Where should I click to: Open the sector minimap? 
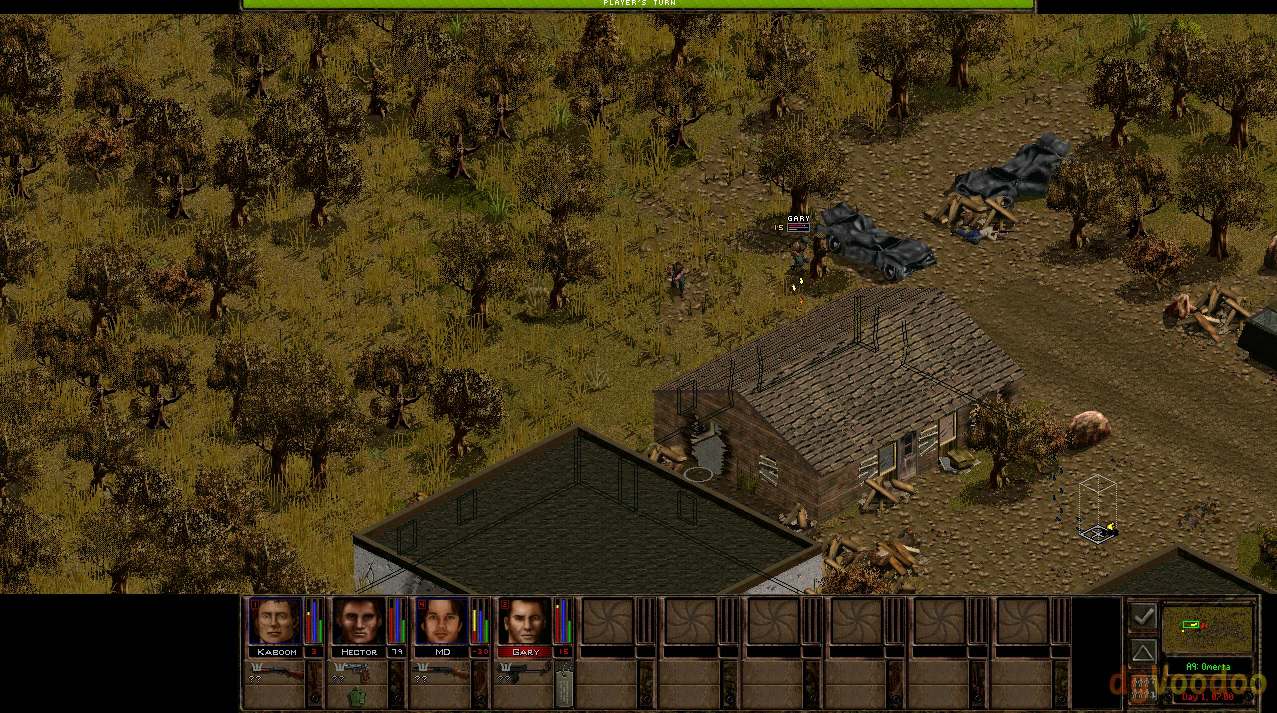point(1206,629)
